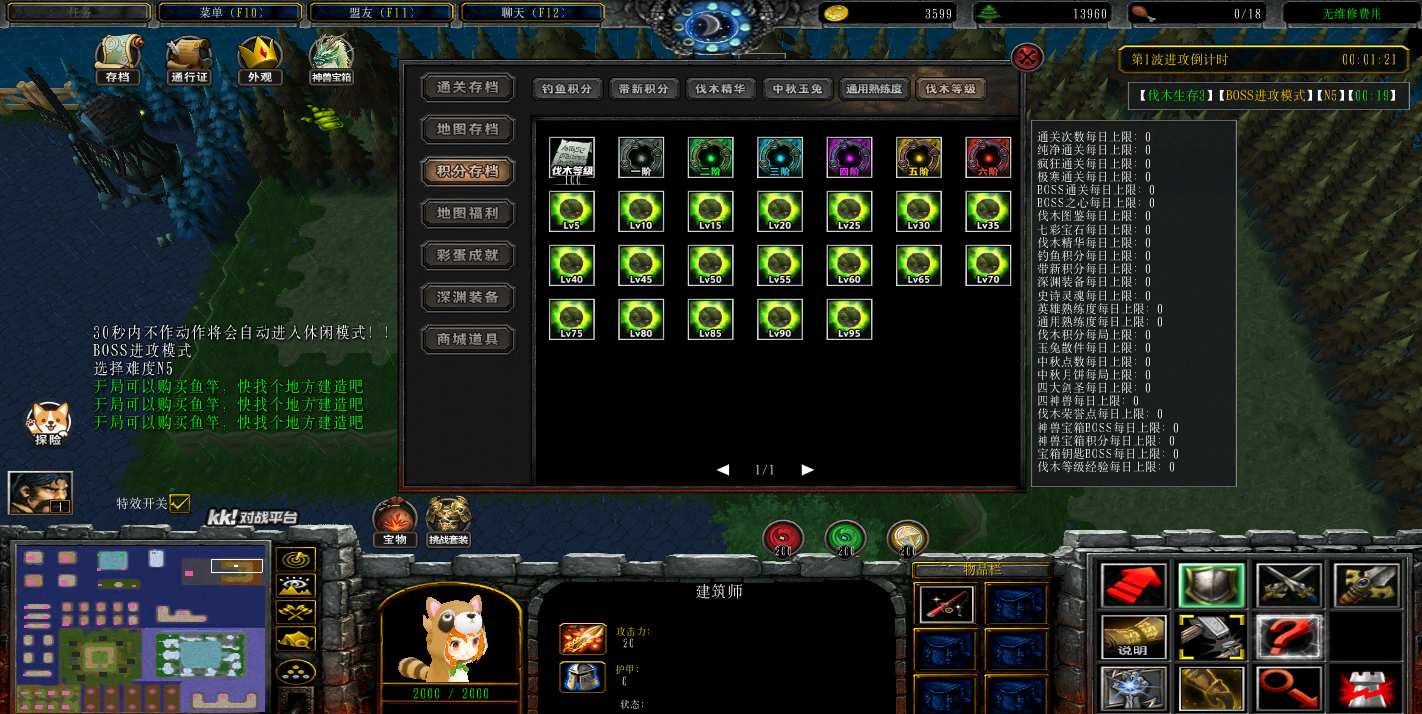Close the save panel with red X

pyautogui.click(x=1028, y=57)
